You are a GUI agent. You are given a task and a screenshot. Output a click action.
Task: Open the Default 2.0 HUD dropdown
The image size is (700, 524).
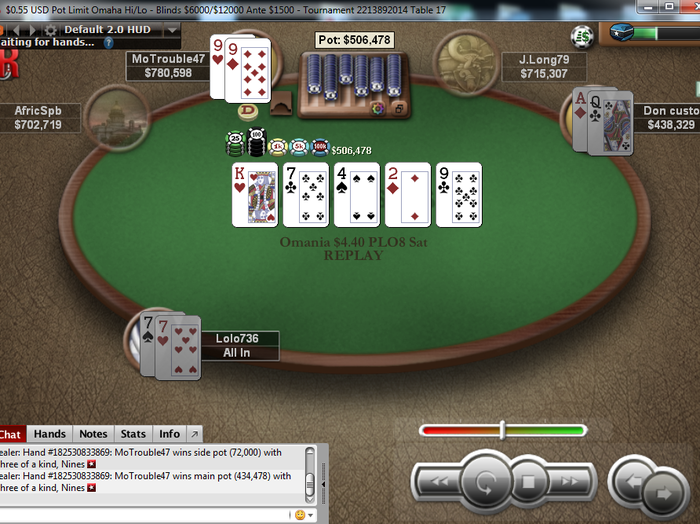tap(171, 29)
